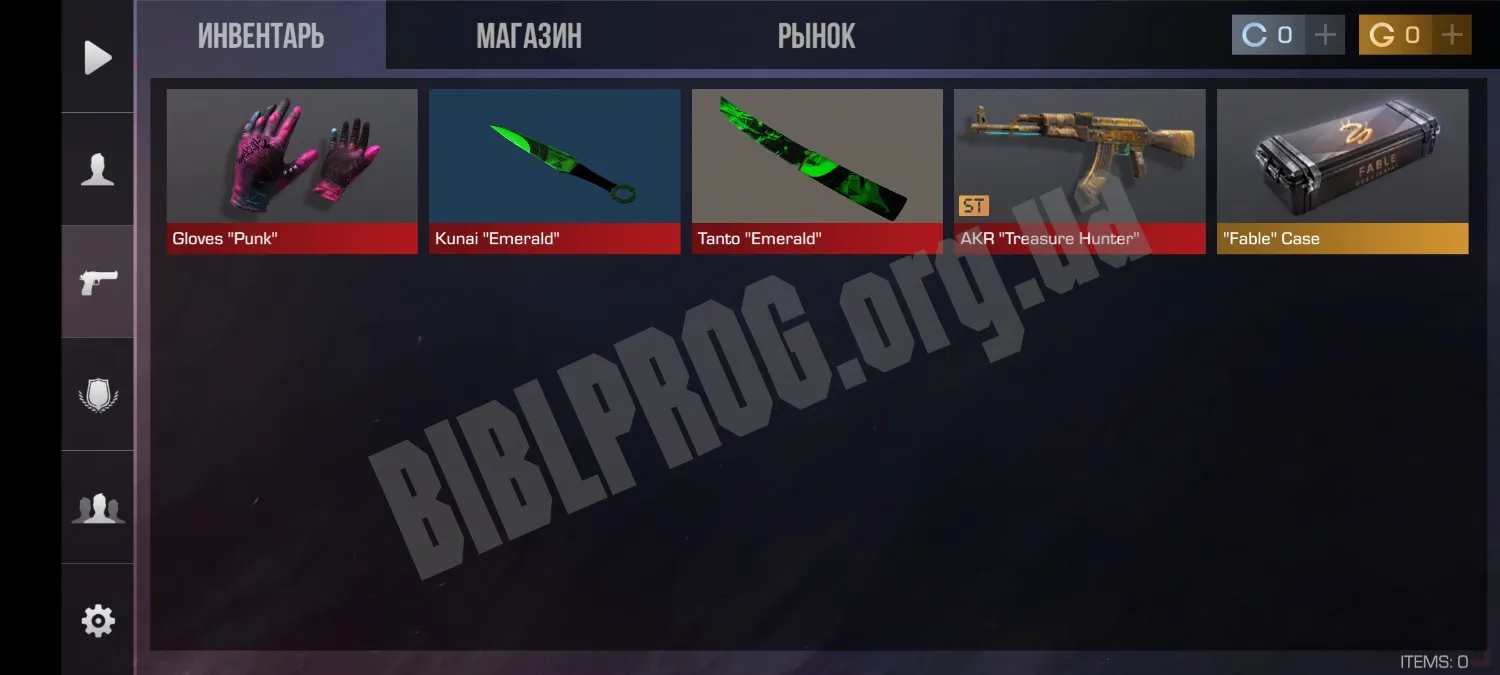Select the AKR "Treasure Hunter" rifle

pos(1079,170)
